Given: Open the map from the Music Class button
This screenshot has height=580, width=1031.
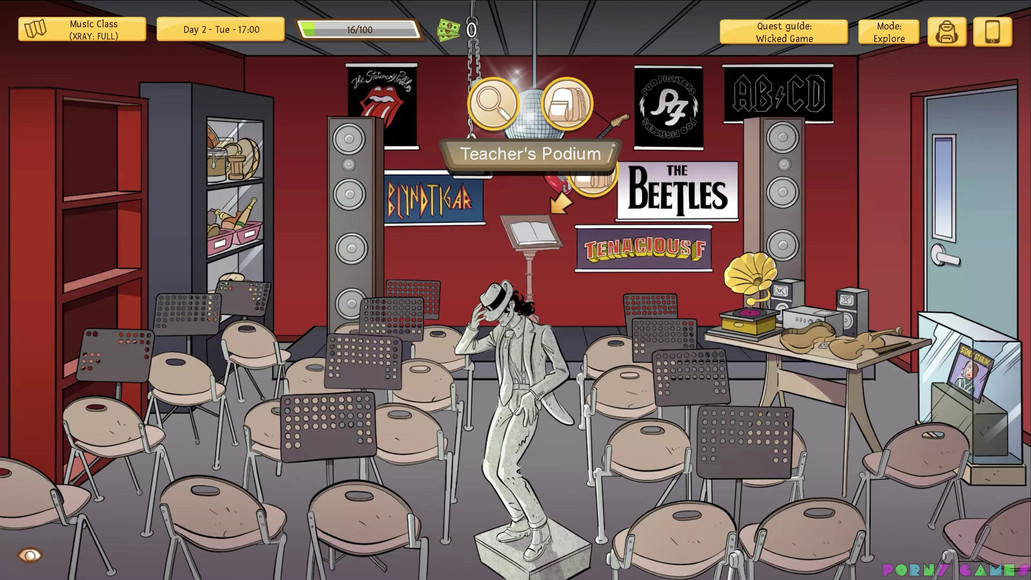Looking at the screenshot, I should pos(81,30).
